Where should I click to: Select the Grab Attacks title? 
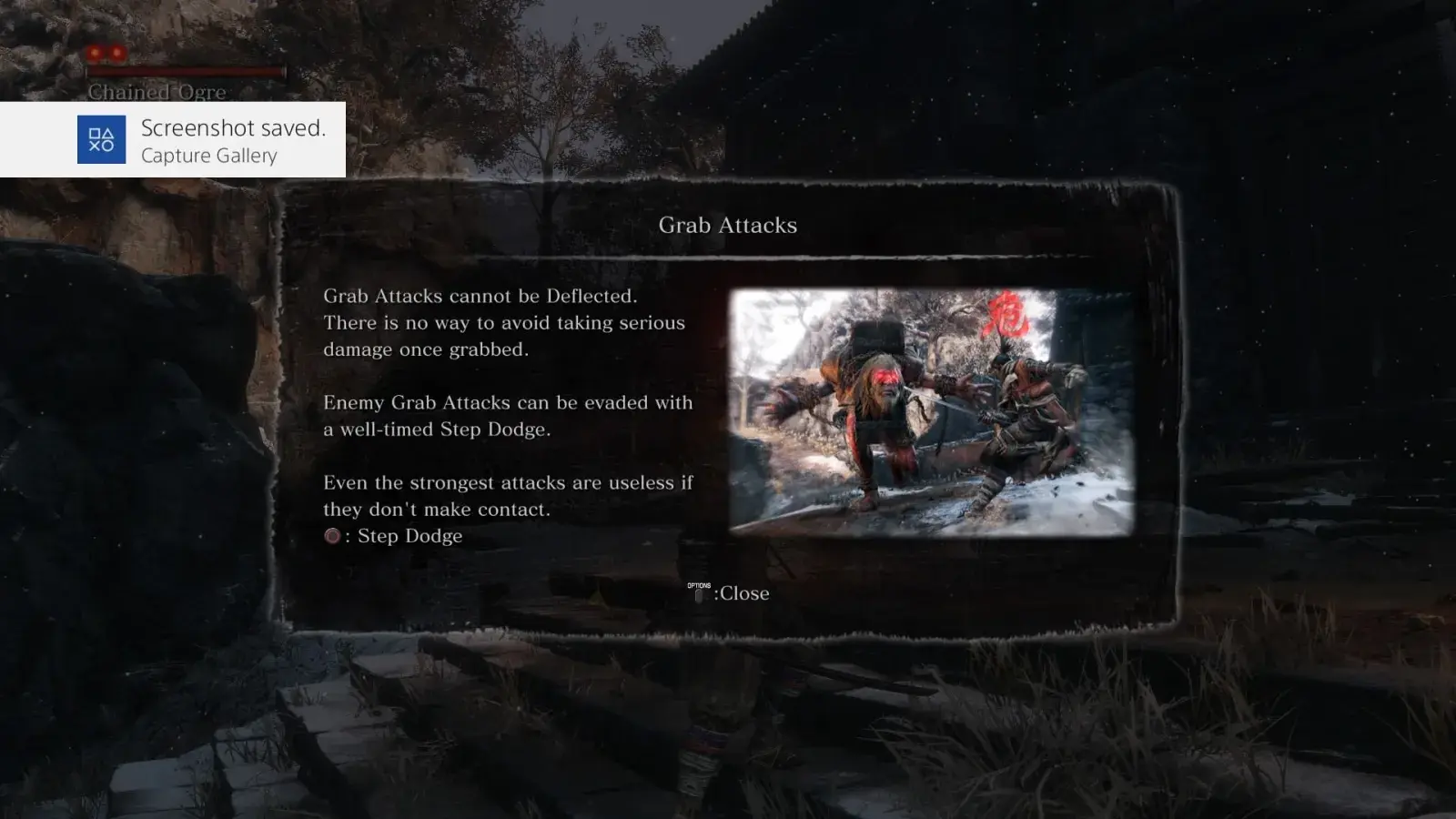728,225
